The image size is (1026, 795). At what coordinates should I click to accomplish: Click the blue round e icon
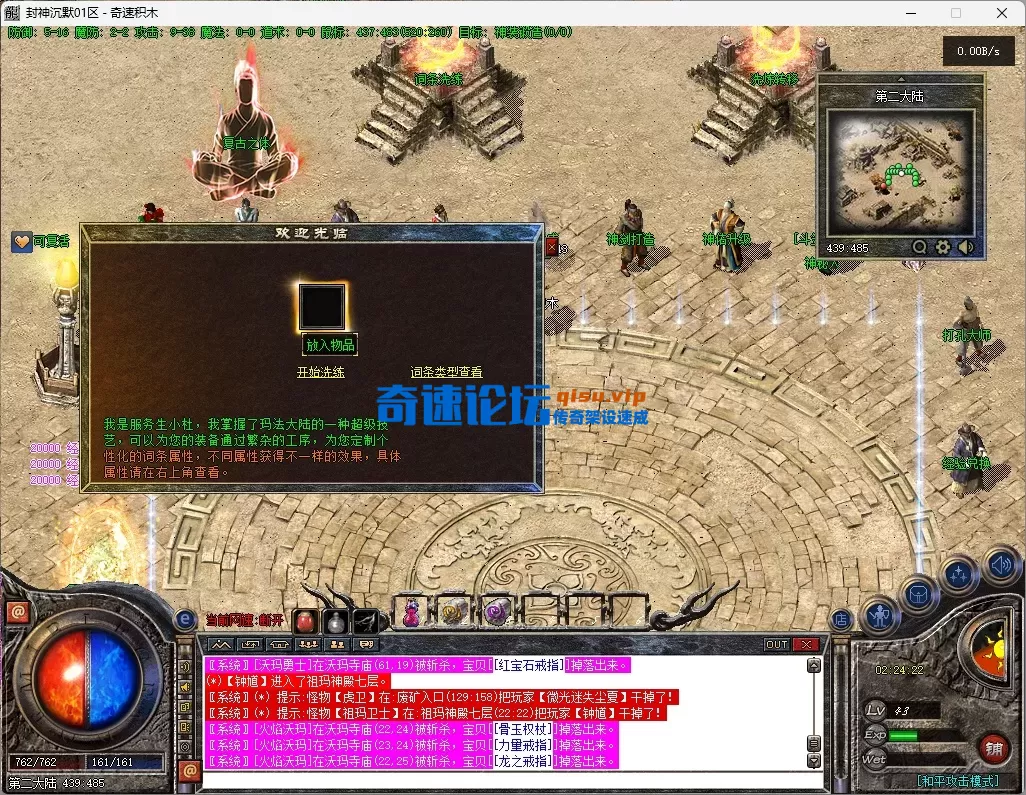click(x=185, y=620)
